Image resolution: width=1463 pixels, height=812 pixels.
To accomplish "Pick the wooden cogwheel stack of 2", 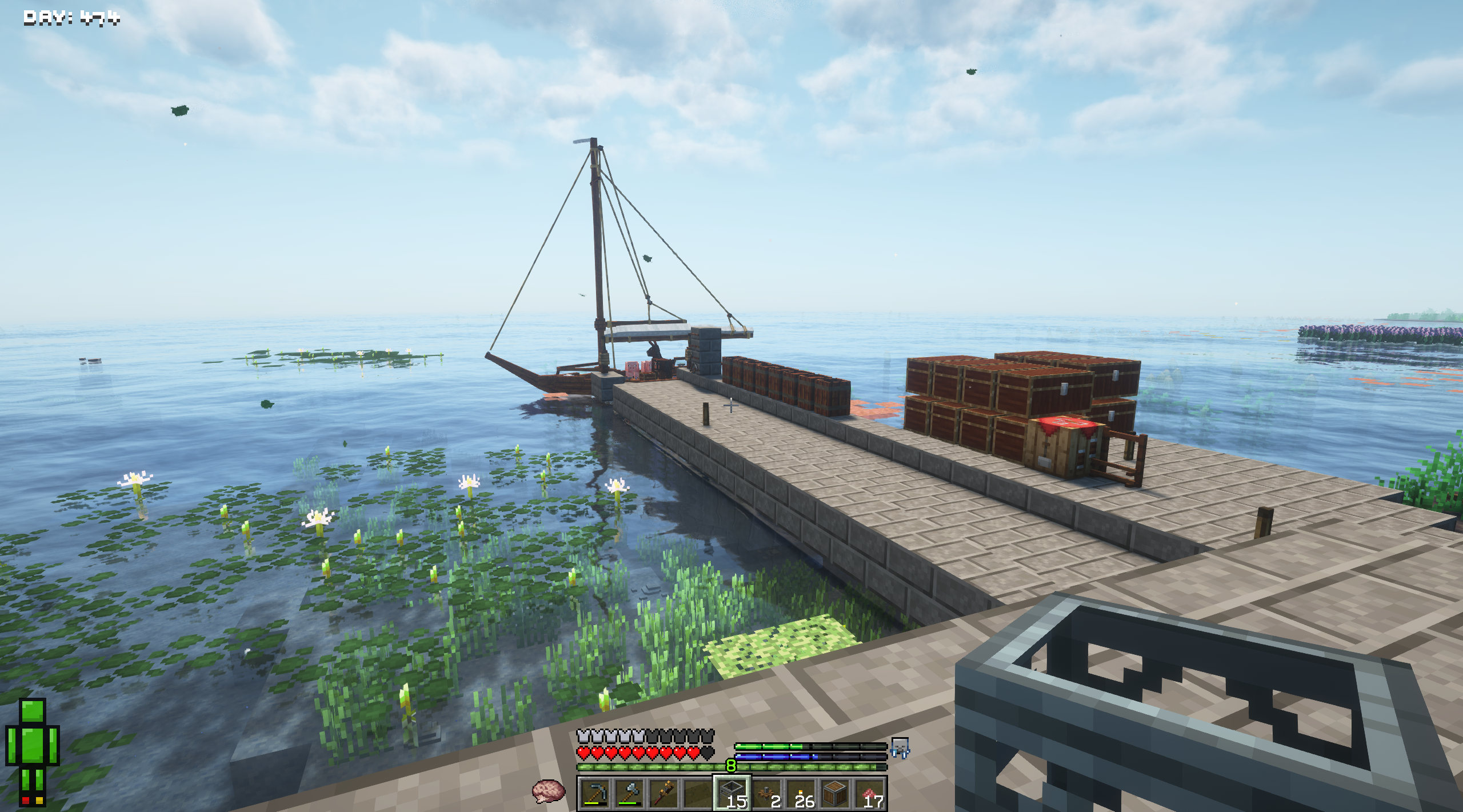I will pos(766,793).
